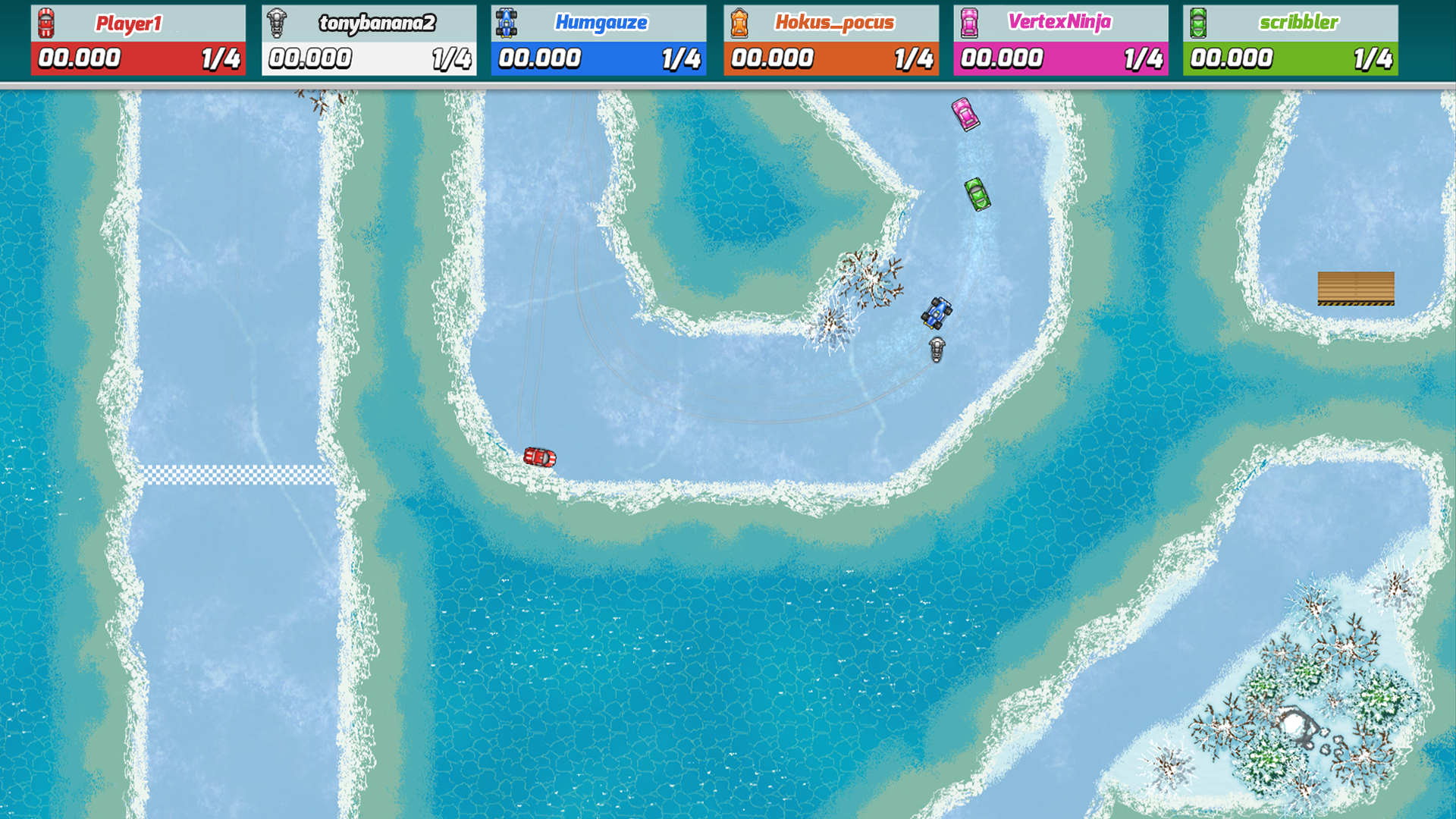This screenshot has height=819, width=1456.
Task: Select VertexNinja's pink car icon
Action: [969, 22]
